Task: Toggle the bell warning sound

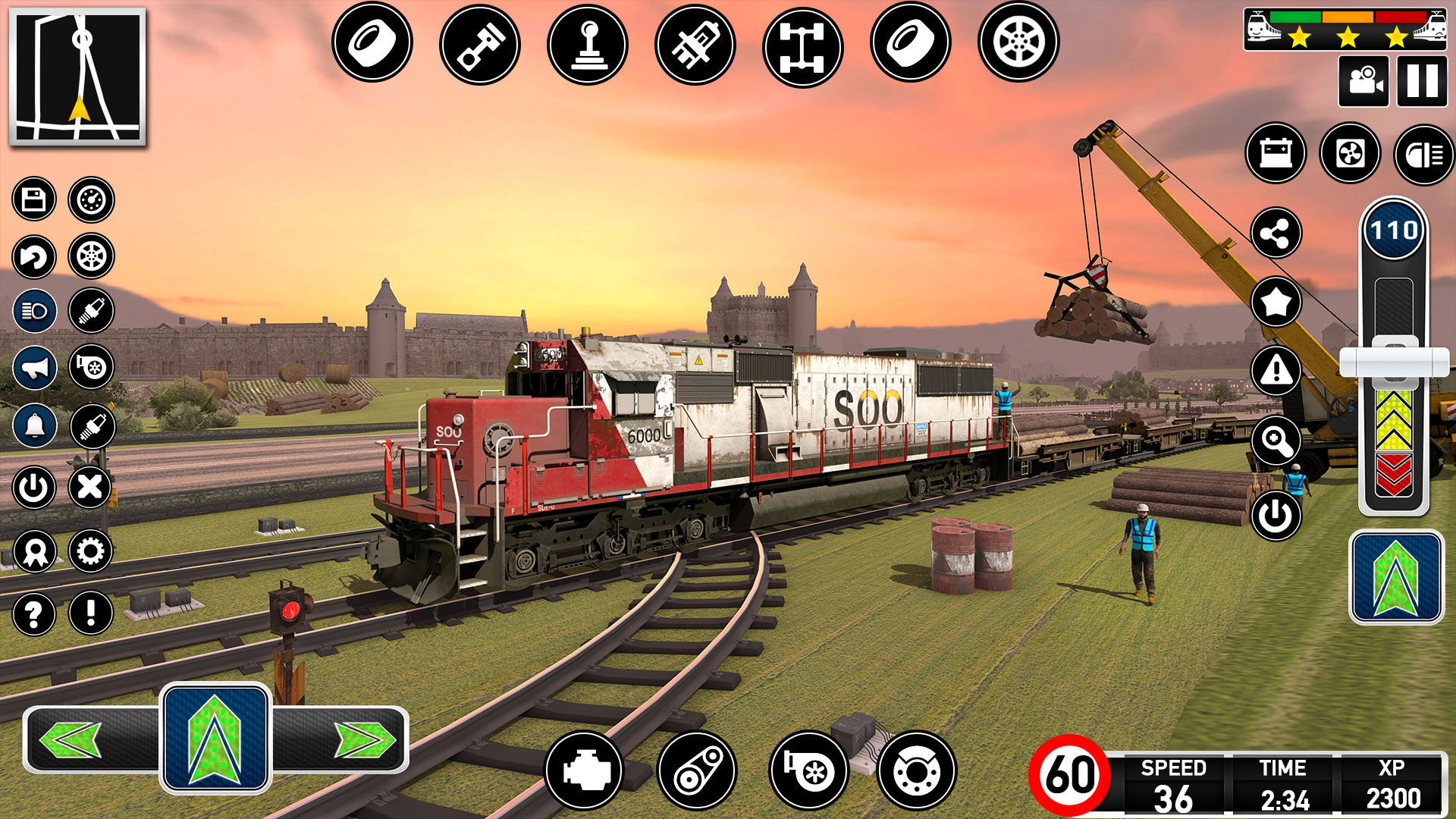Action: pos(33,425)
